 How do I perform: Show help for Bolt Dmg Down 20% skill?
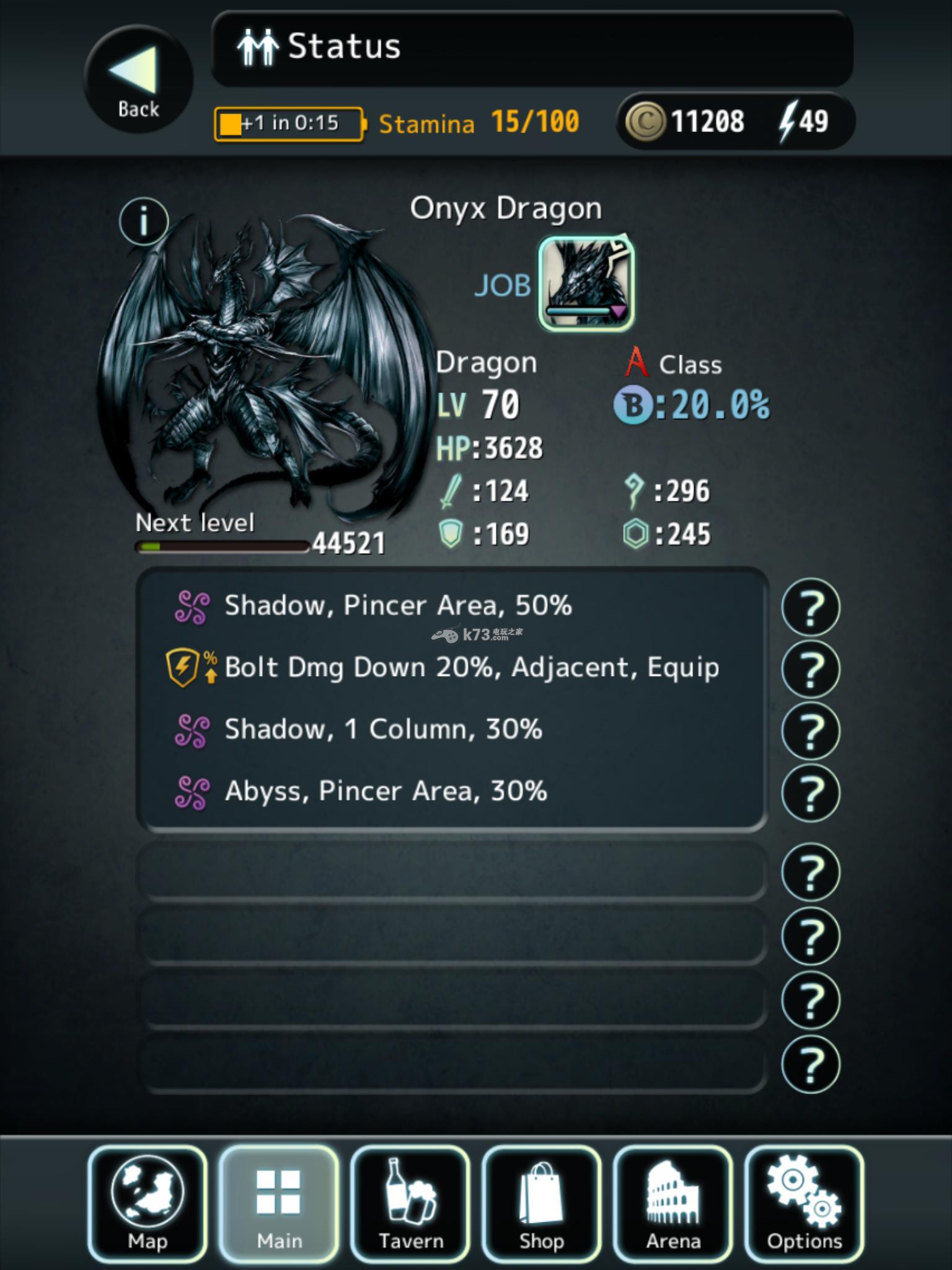(x=810, y=669)
